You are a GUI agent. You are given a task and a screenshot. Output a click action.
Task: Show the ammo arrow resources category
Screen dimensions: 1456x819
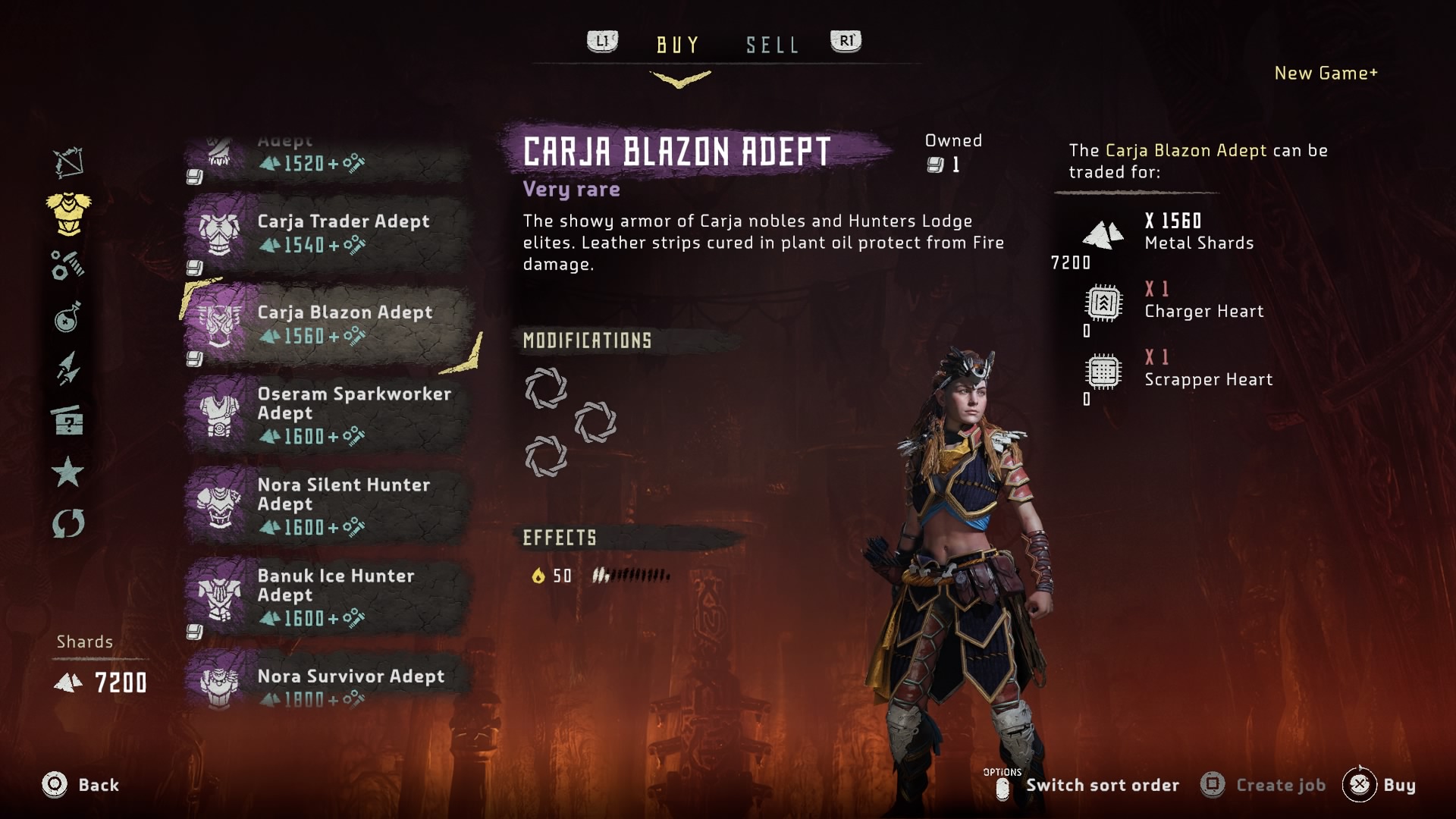[x=68, y=369]
